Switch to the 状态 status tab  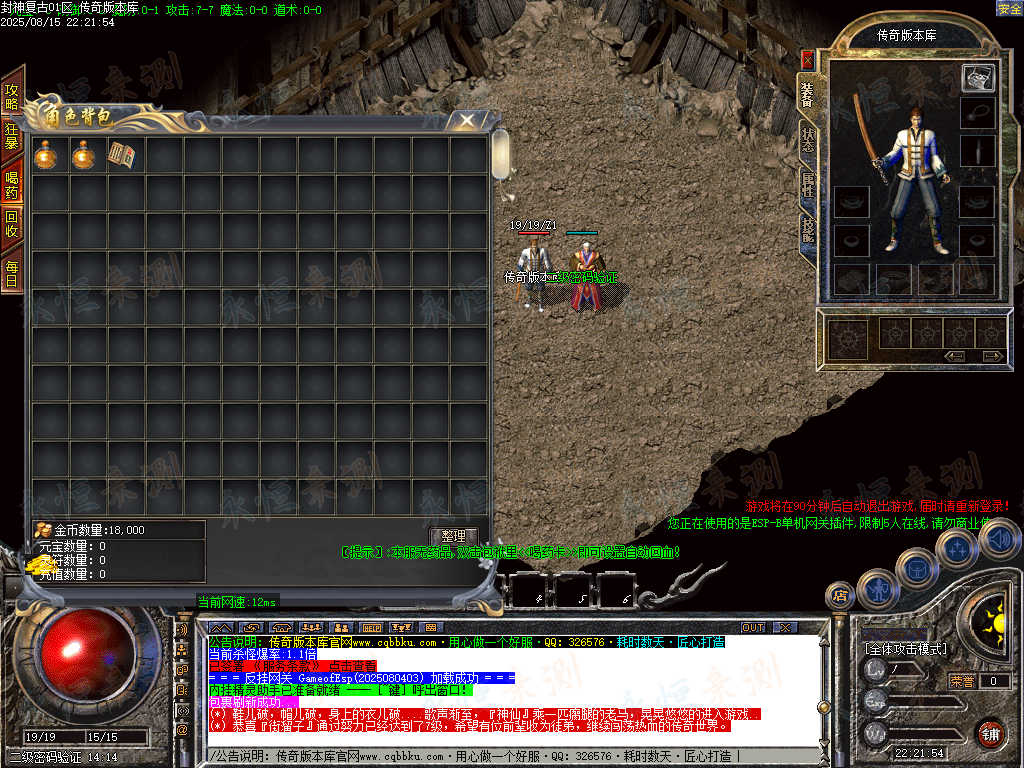pos(807,140)
